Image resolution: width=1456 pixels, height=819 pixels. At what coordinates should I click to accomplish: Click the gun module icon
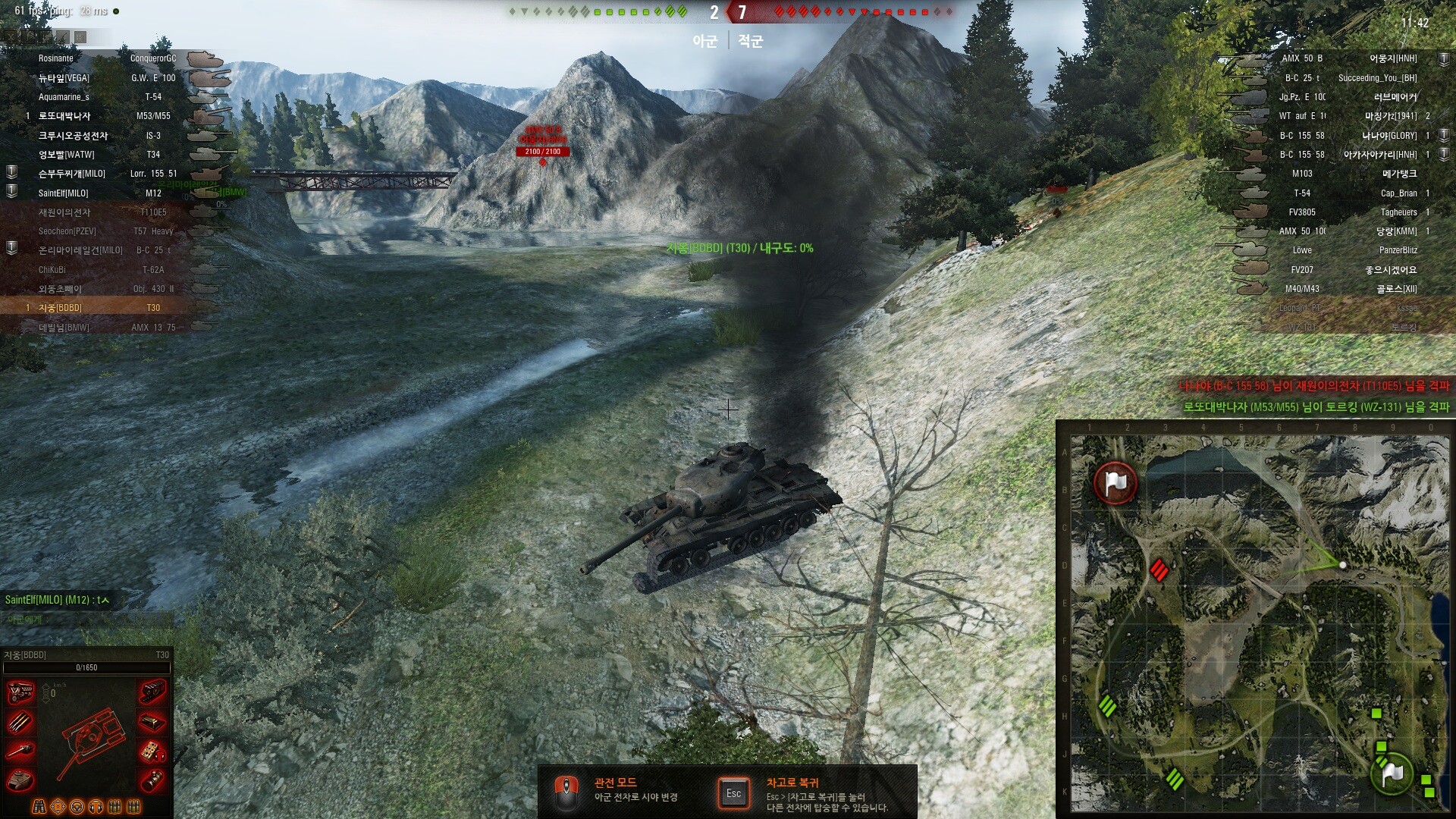pyautogui.click(x=20, y=751)
